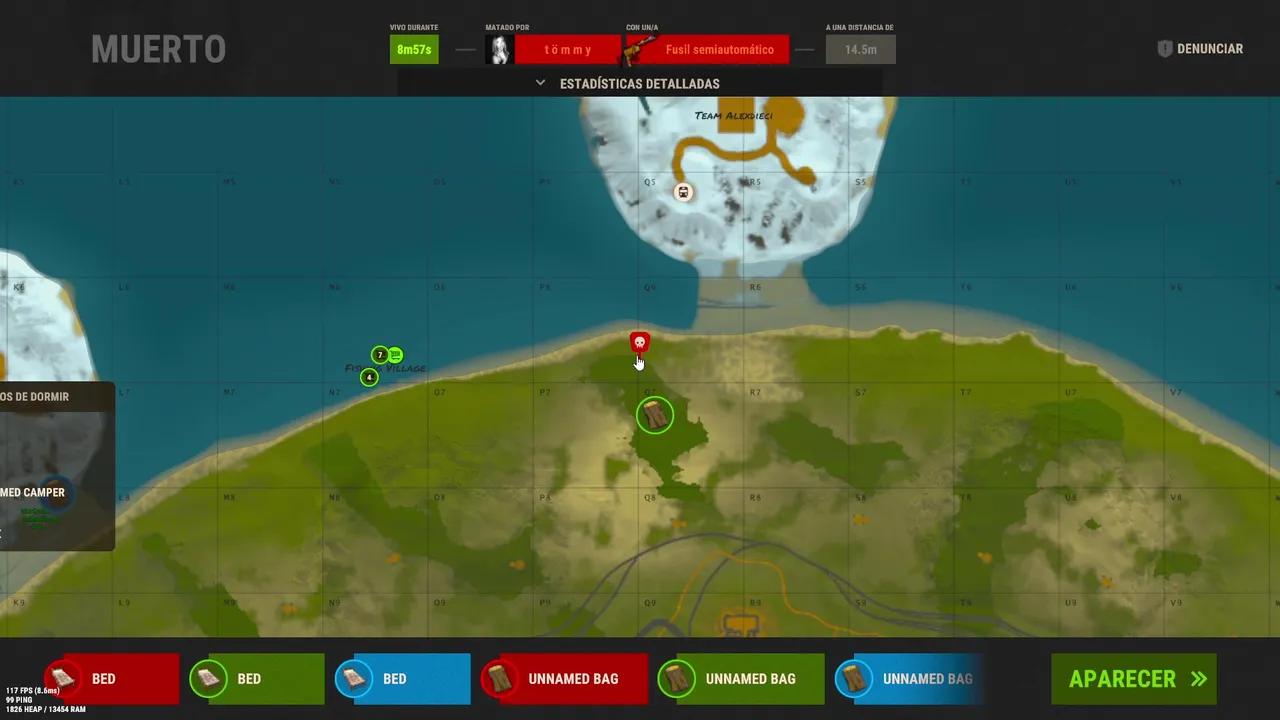Click the killer name tömmy in the kill bar

[567, 48]
